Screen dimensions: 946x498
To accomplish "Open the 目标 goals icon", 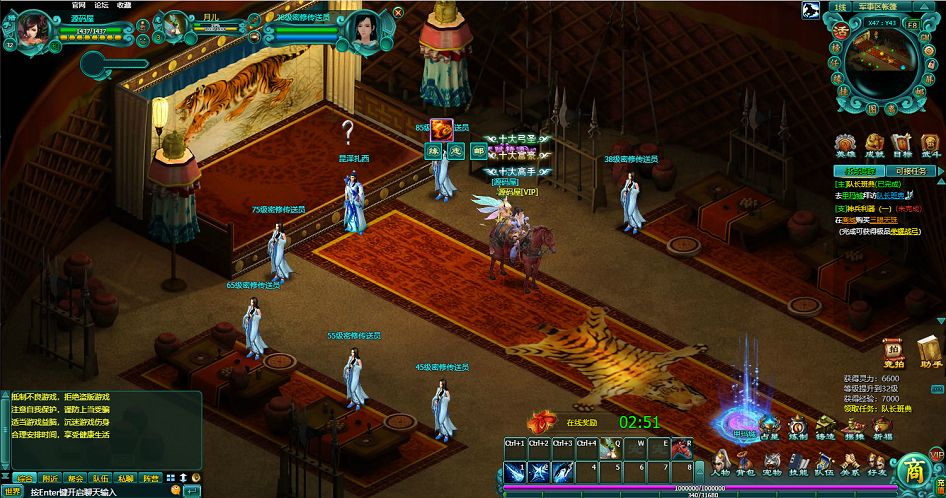I will pyautogui.click(x=902, y=146).
